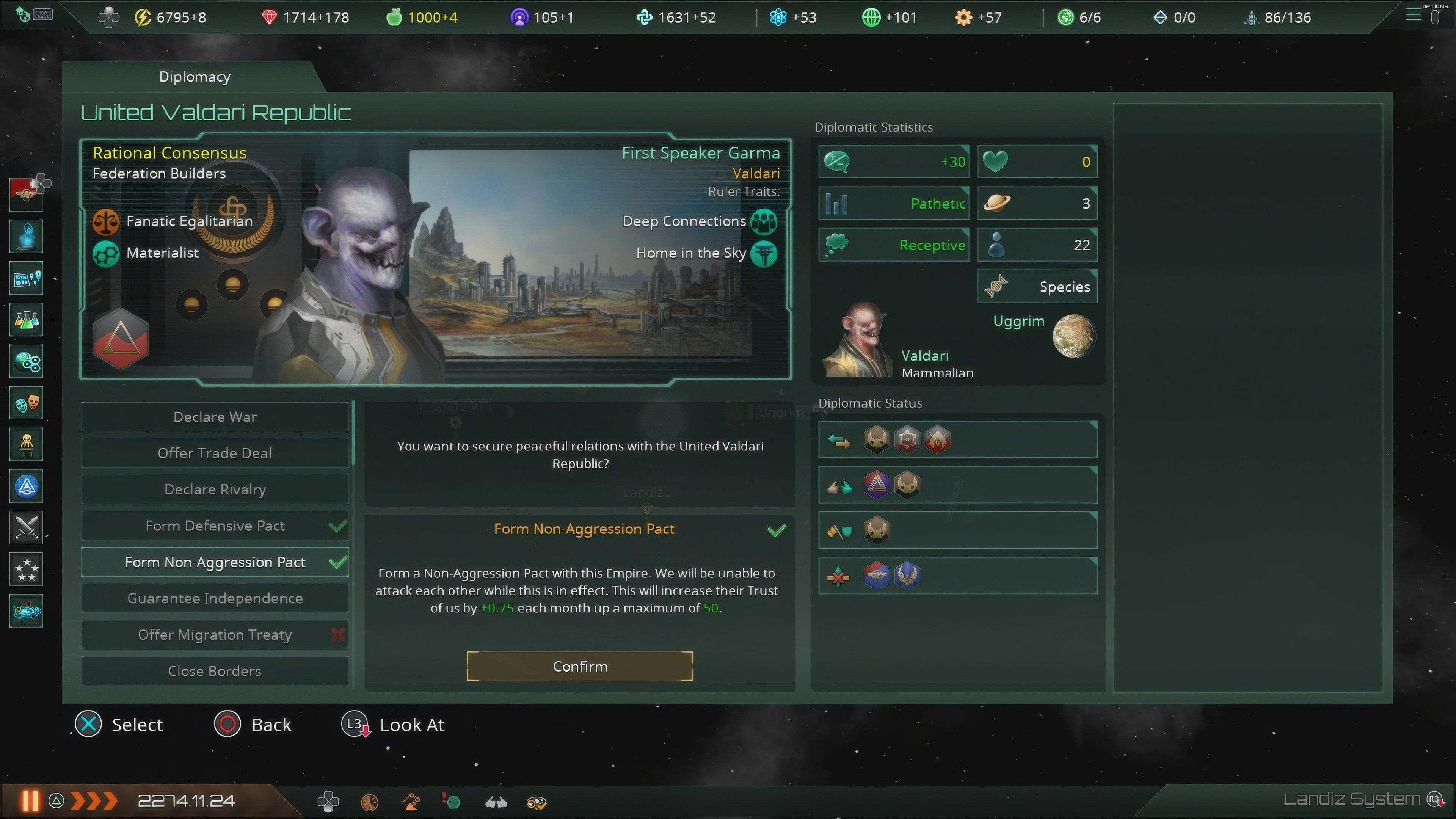Click the Pathetic power rating bar

coord(893,204)
